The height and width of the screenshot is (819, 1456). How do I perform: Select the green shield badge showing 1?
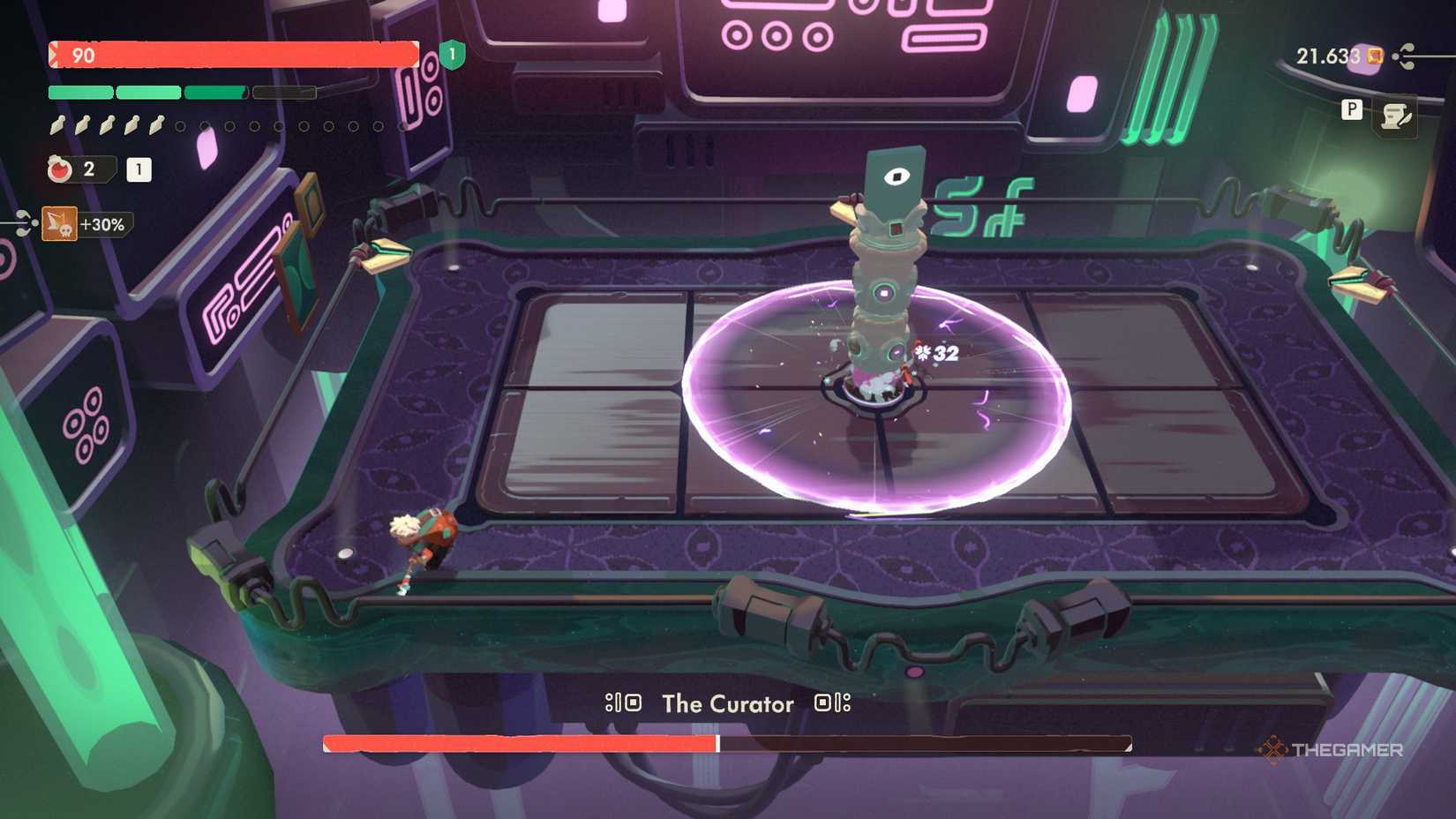pyautogui.click(x=453, y=56)
